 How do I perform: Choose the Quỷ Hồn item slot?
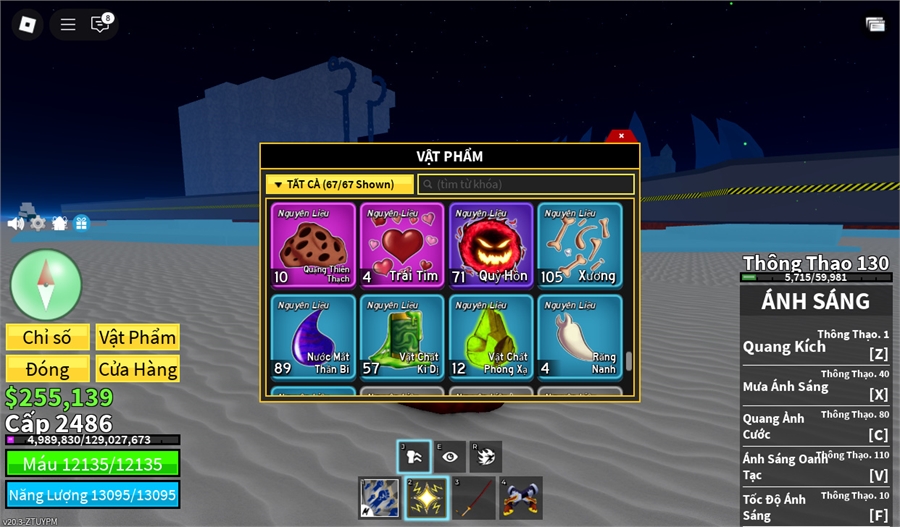(x=491, y=245)
